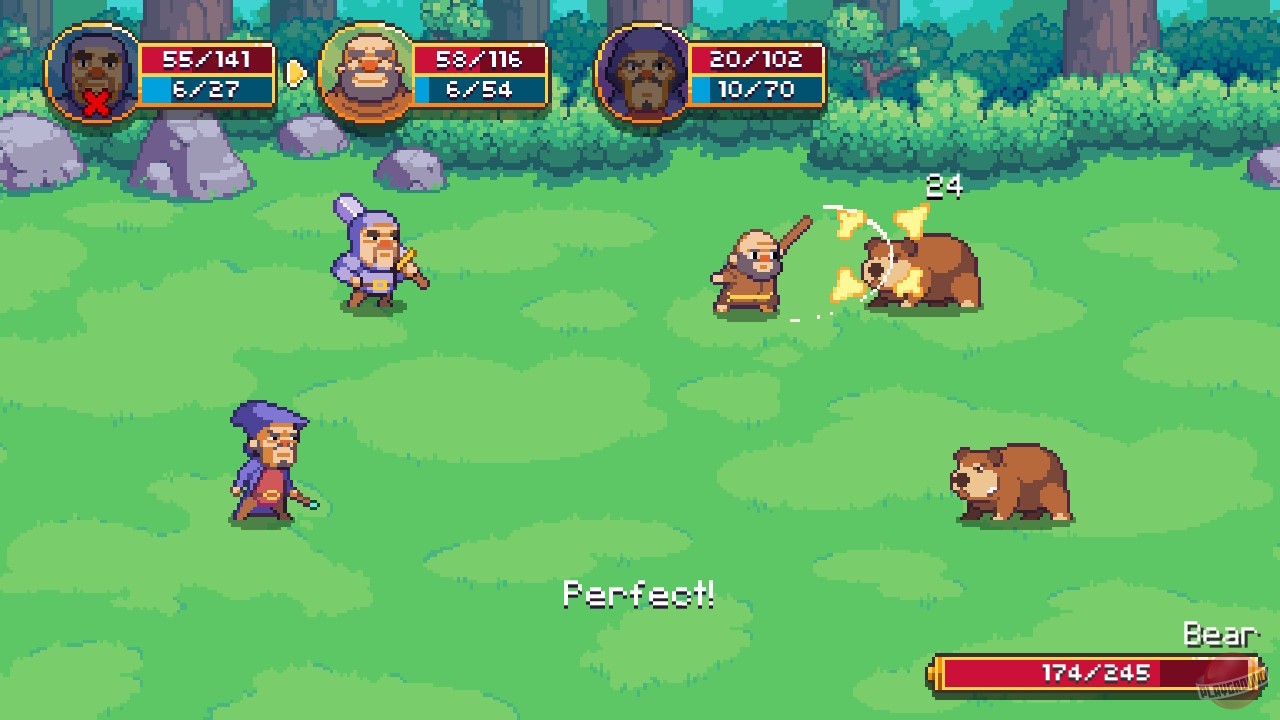
Task: Click the bald bearded man's portrait
Action: (364, 72)
